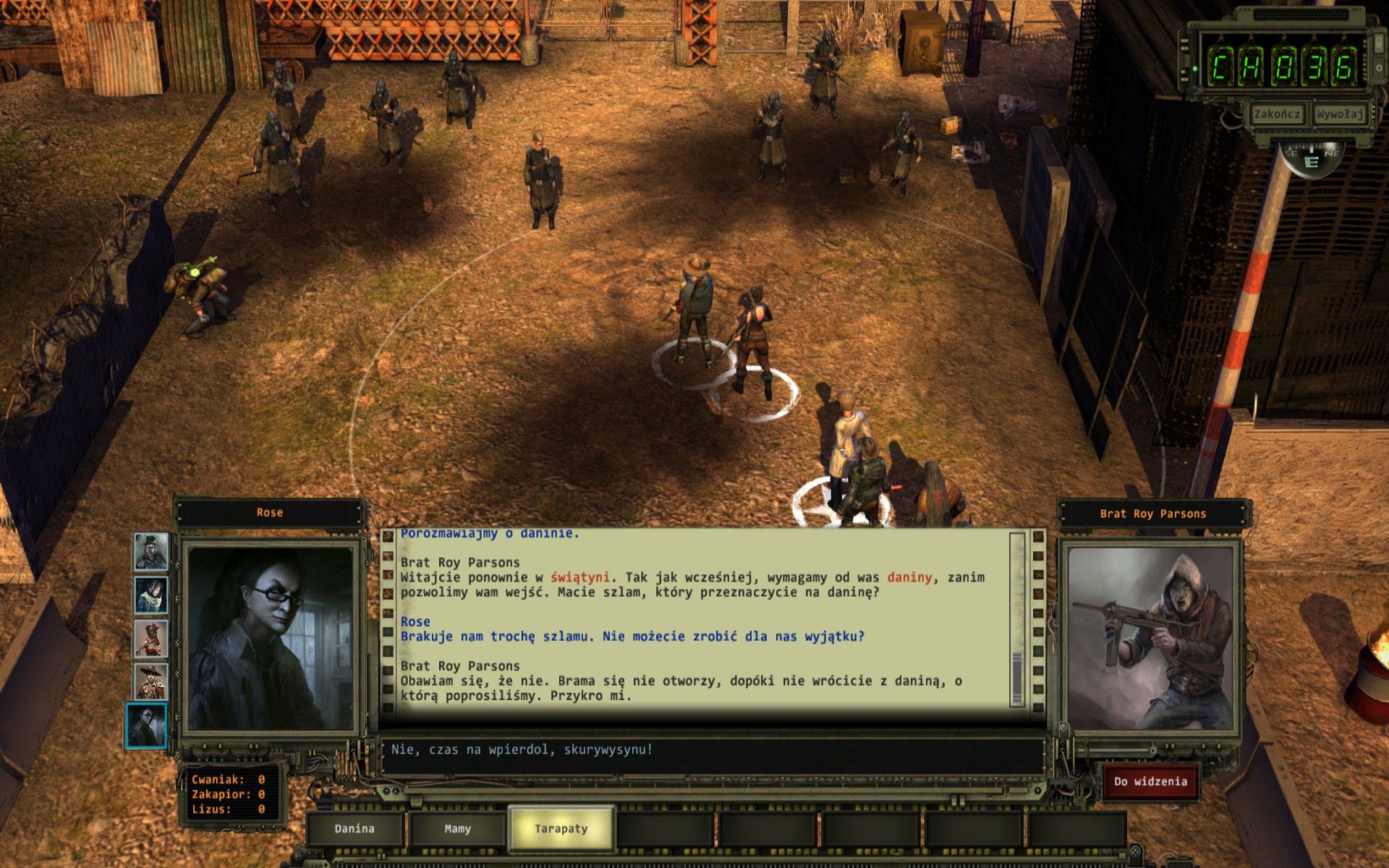This screenshot has width=1389, height=868.
Task: Select the cowboy-hat ranger portrait
Action: pos(151,682)
